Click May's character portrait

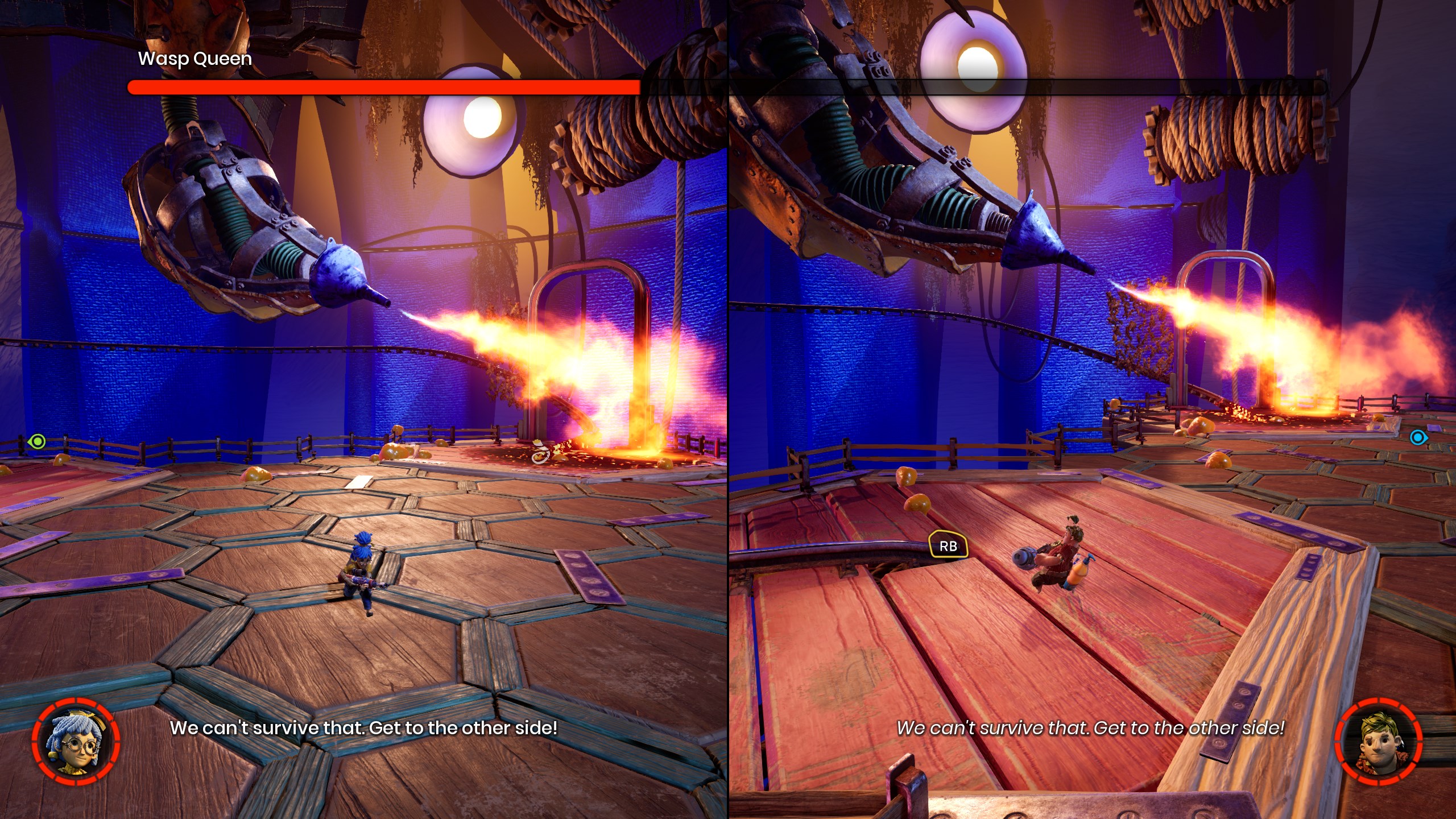click(x=76, y=742)
